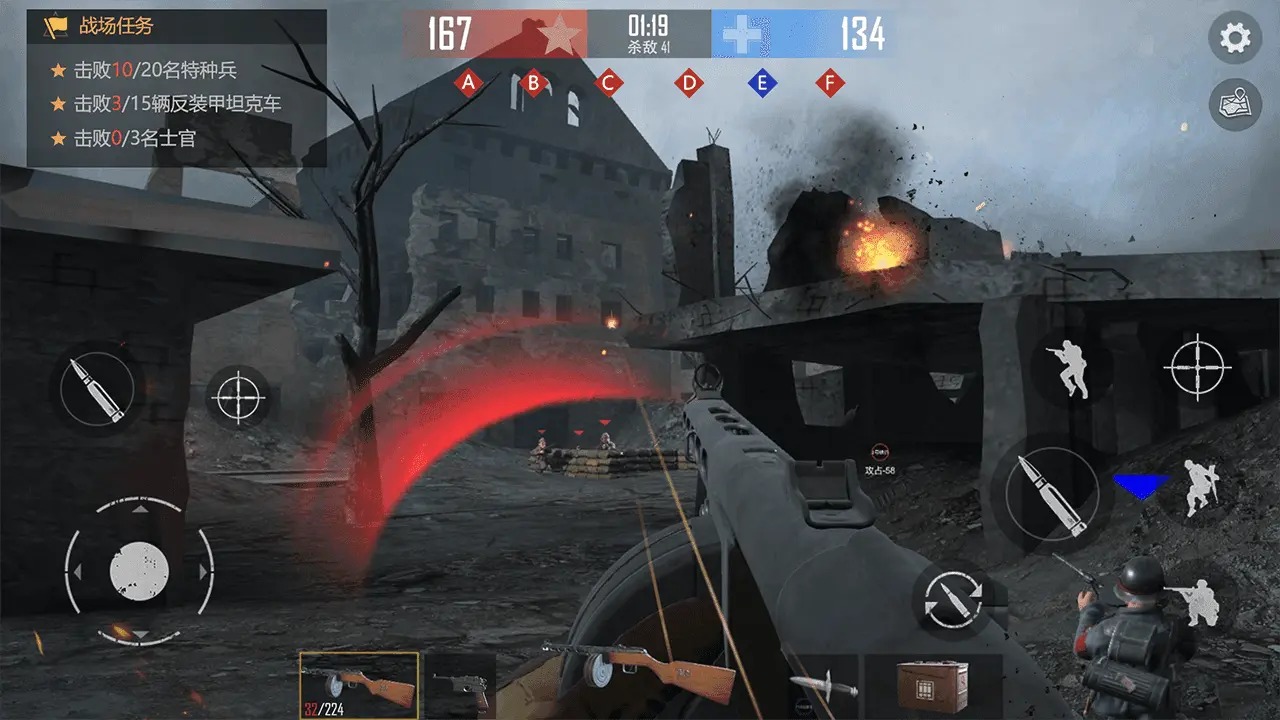This screenshot has width=1280, height=720.
Task: Open the battlefield map icon
Action: tap(1235, 105)
